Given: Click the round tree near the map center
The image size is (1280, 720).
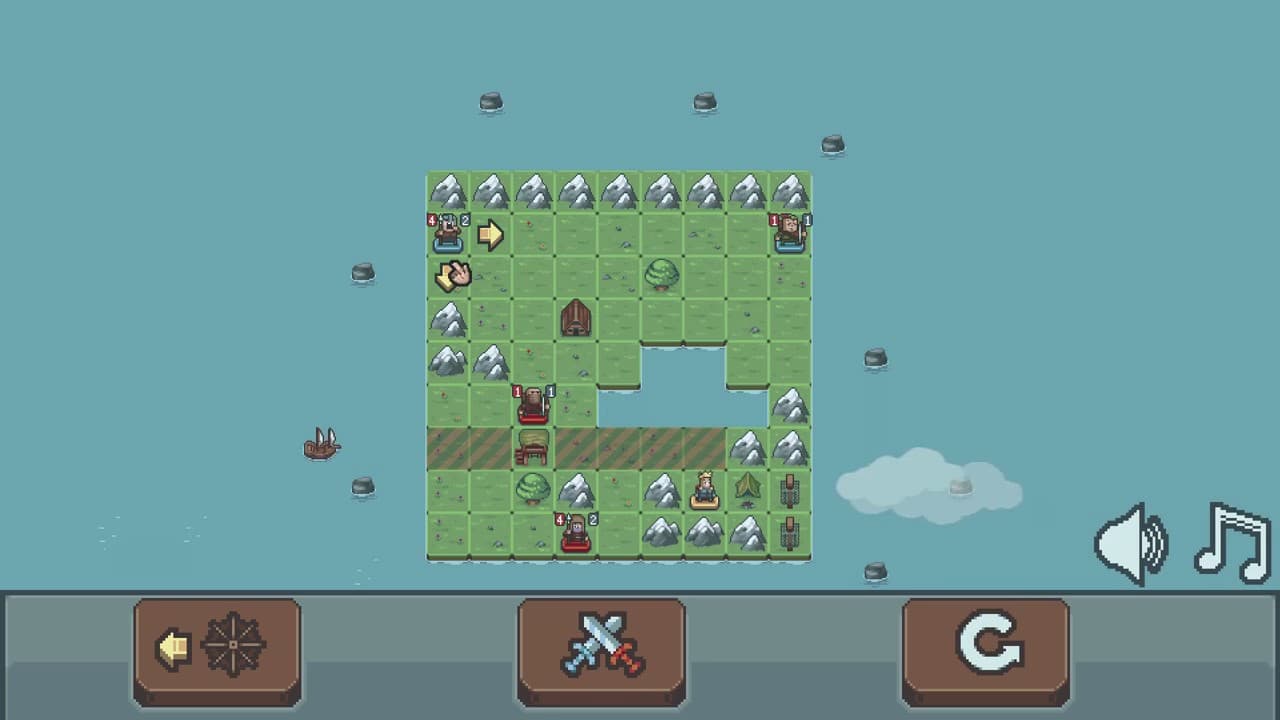Looking at the screenshot, I should [660, 277].
